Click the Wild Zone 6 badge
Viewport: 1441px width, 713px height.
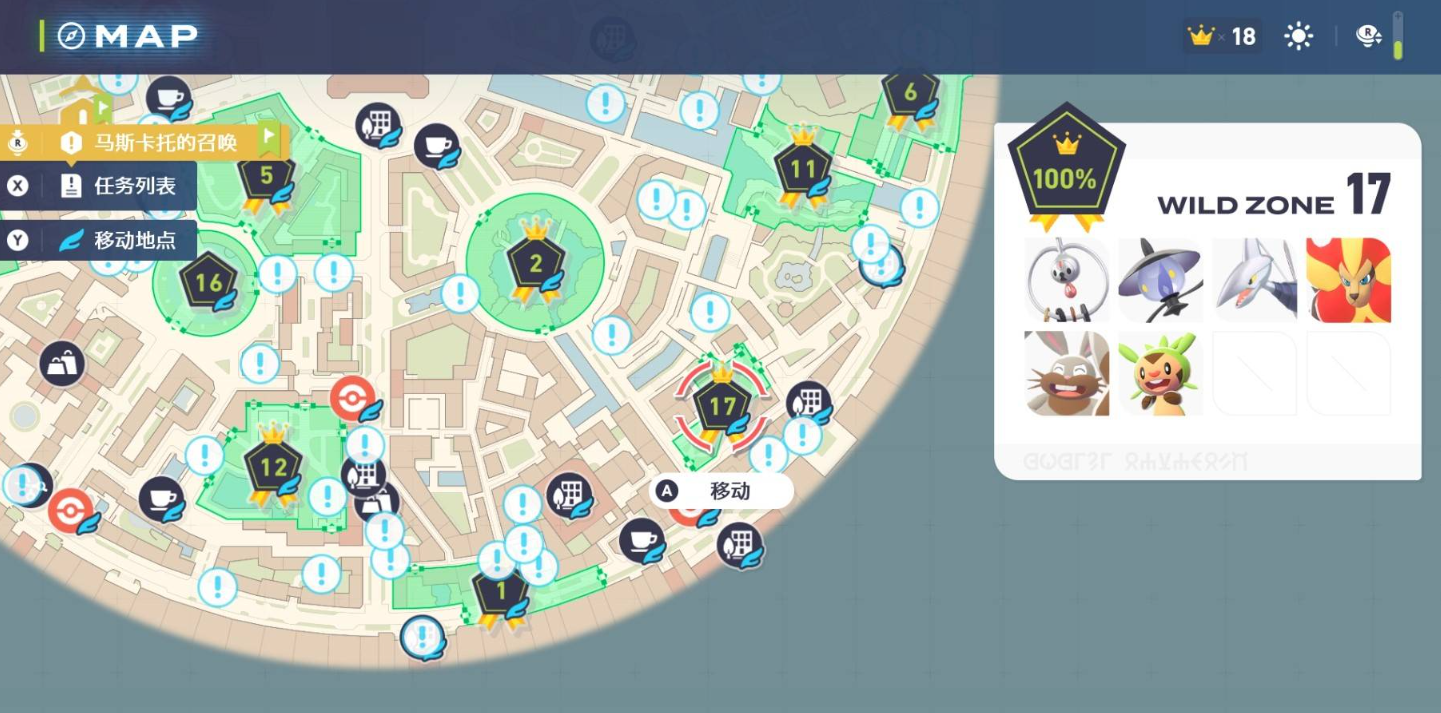click(910, 94)
